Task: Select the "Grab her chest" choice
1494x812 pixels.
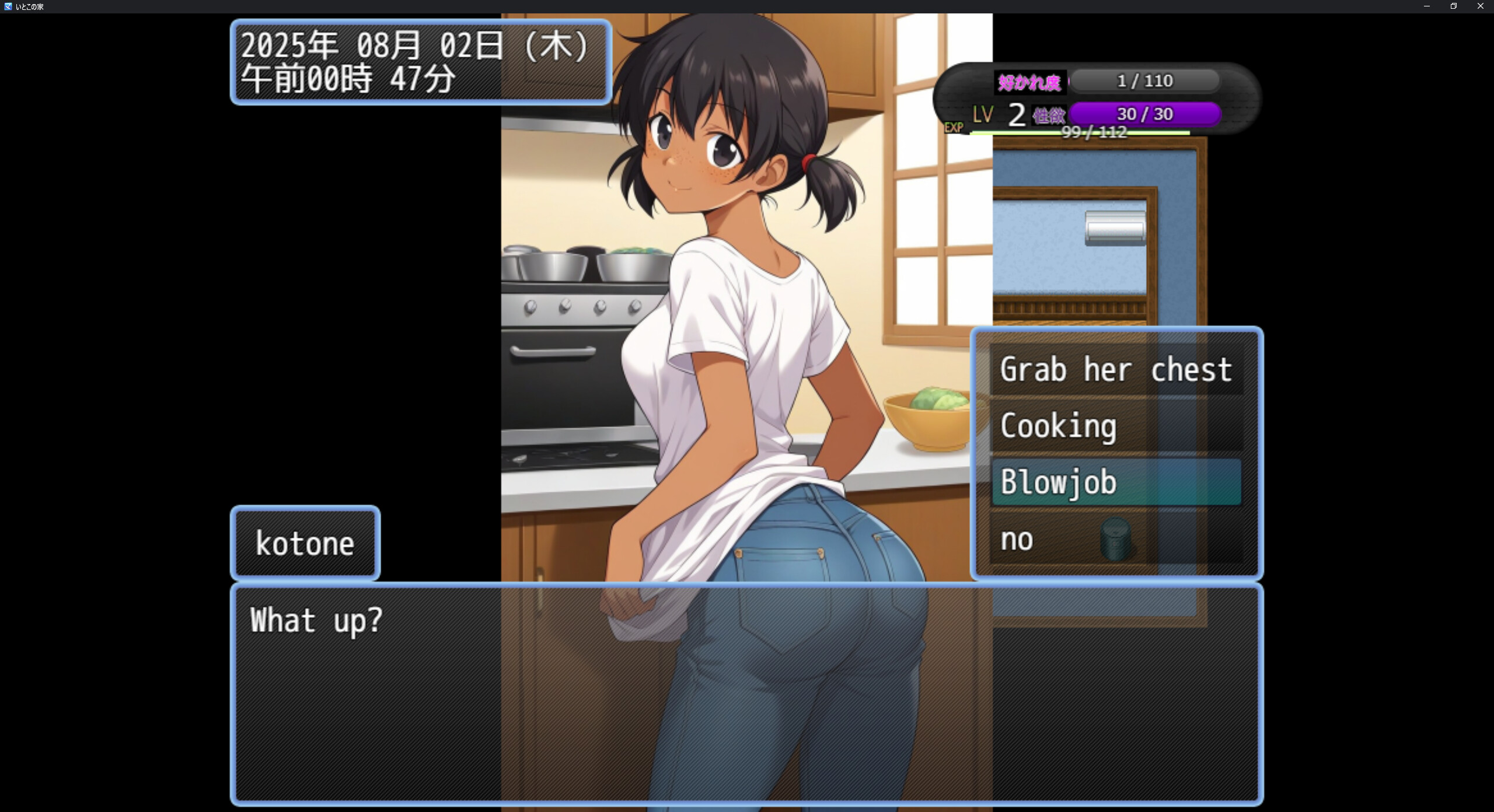Action: click(1116, 369)
